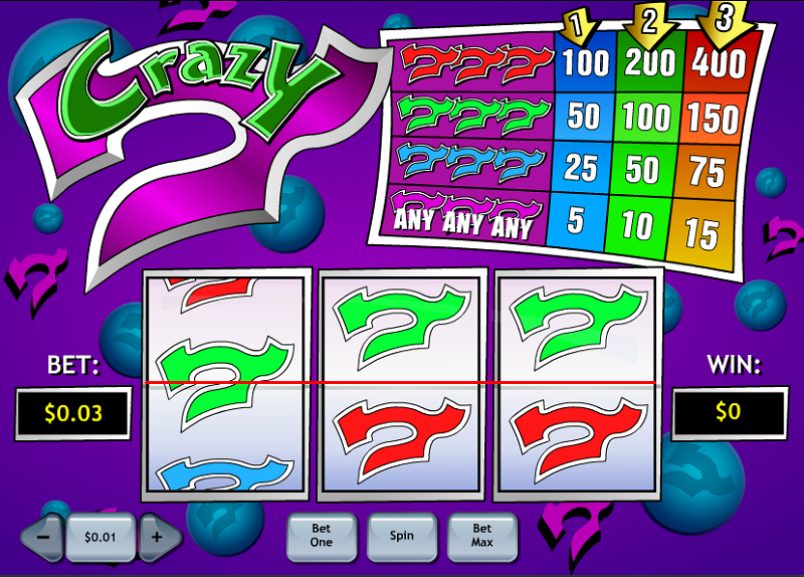Decrease coin value with minus button
Viewport: 804px width, 577px height.
coord(44,537)
